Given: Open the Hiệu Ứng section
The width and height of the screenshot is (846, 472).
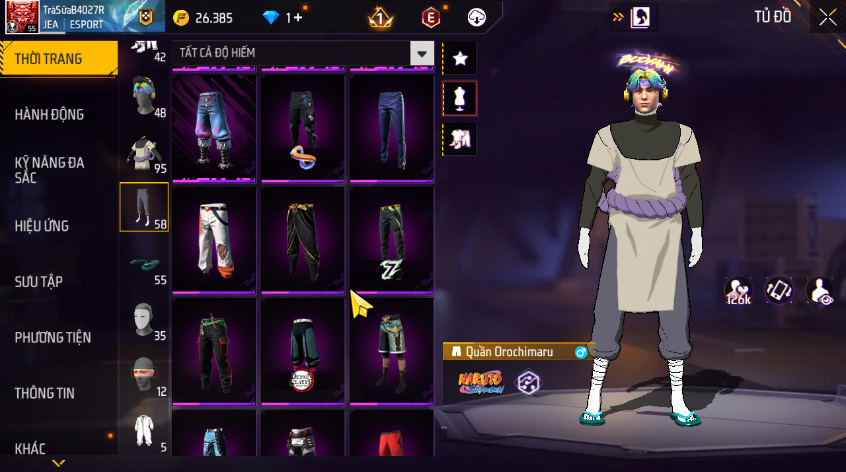Looking at the screenshot, I should [x=42, y=226].
